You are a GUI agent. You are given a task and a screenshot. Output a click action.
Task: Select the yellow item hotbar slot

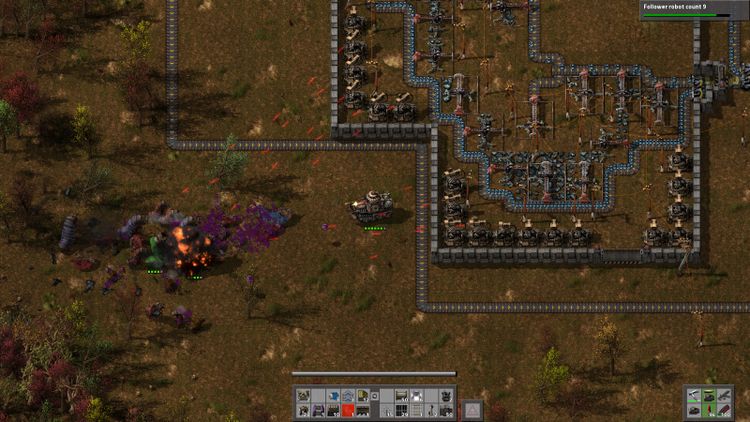(362, 396)
